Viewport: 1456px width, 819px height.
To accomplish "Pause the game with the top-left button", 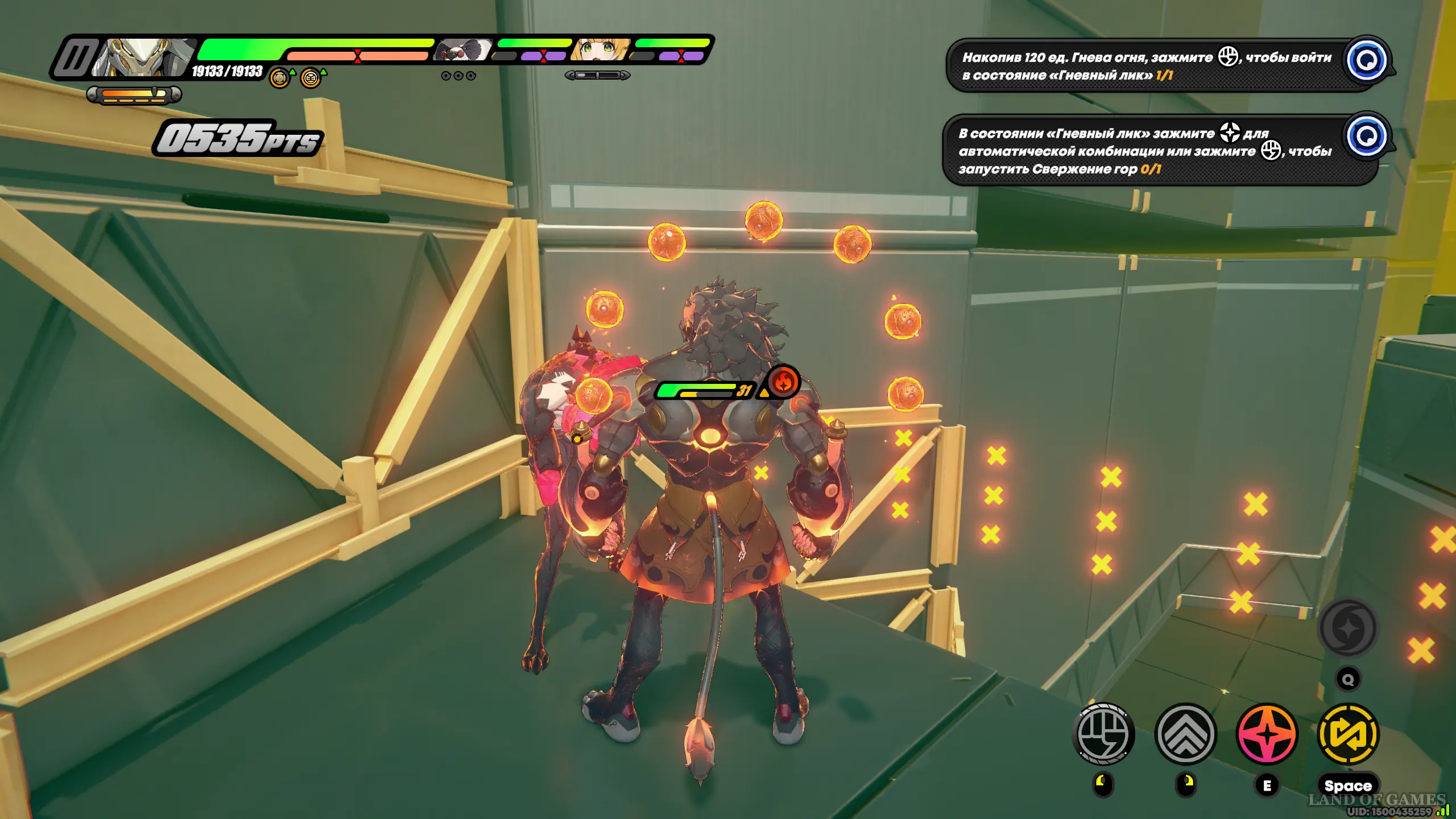I will pyautogui.click(x=75, y=58).
